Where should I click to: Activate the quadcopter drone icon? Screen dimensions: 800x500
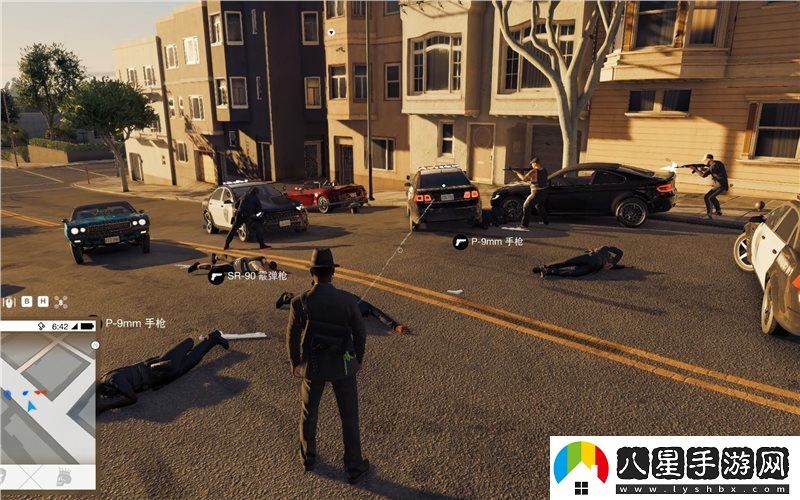[60, 301]
